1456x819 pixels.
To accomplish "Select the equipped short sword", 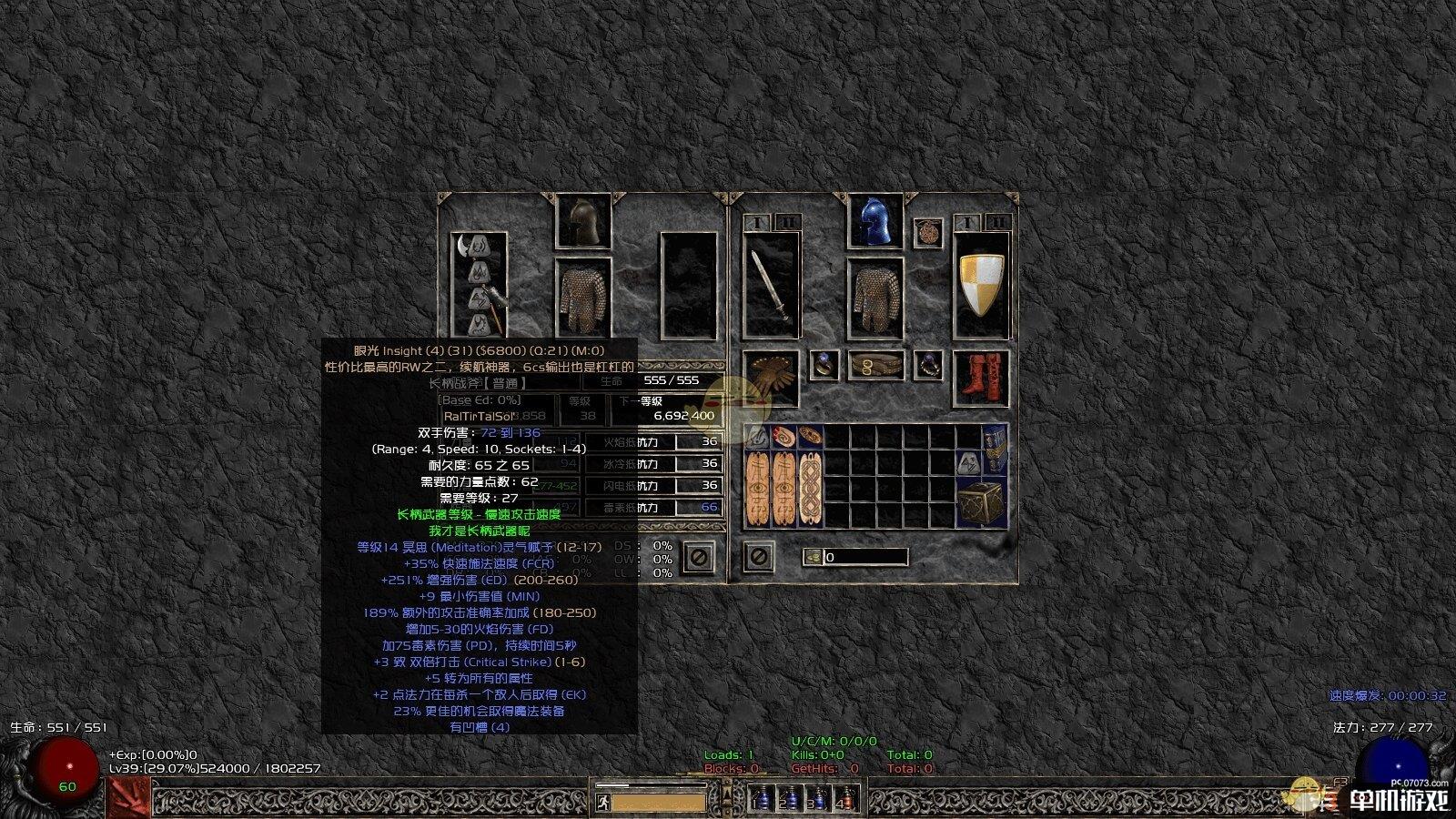I will coord(772,283).
